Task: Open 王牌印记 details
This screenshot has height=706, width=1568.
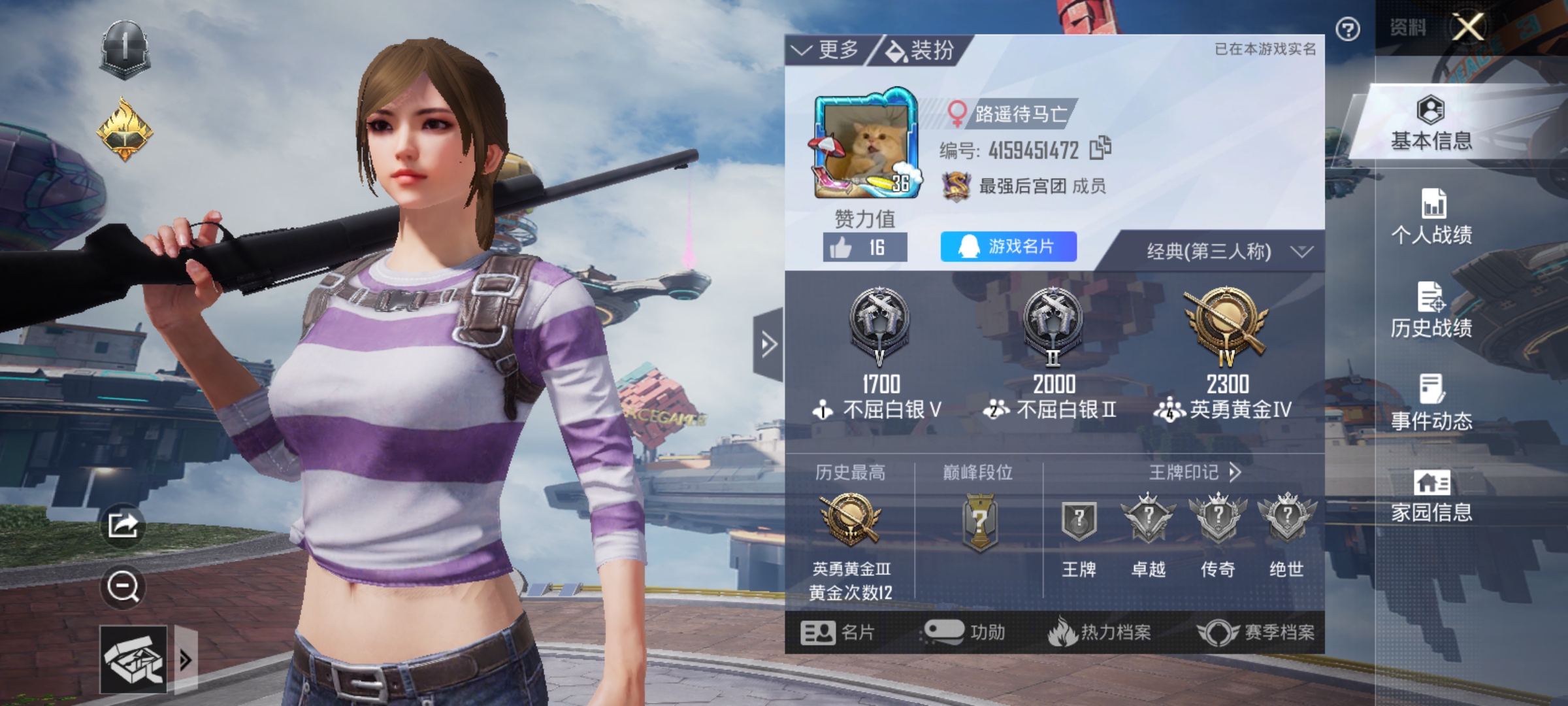Action: pos(1194,473)
